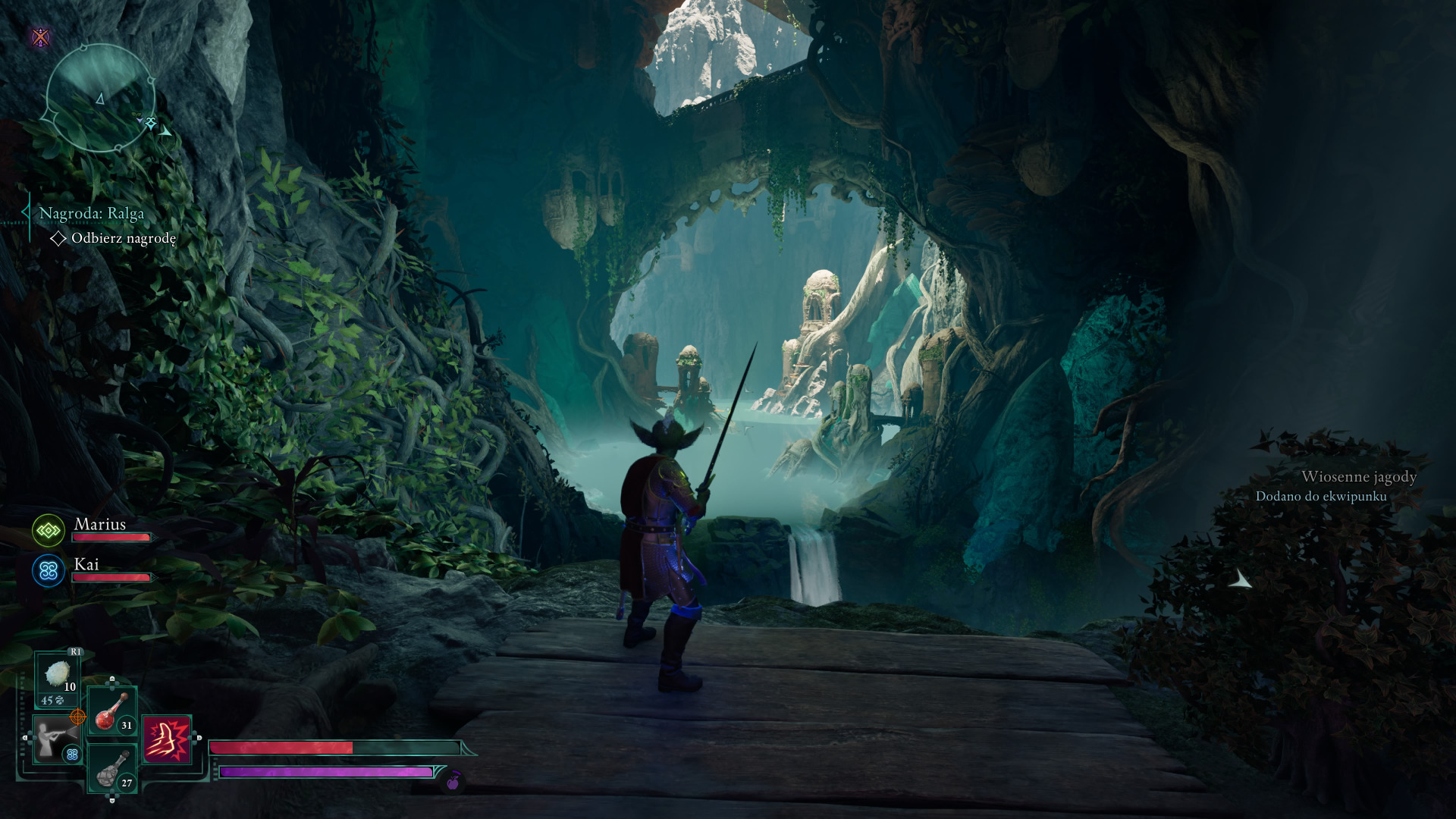
Task: Select Marius's companion icon
Action: (49, 531)
